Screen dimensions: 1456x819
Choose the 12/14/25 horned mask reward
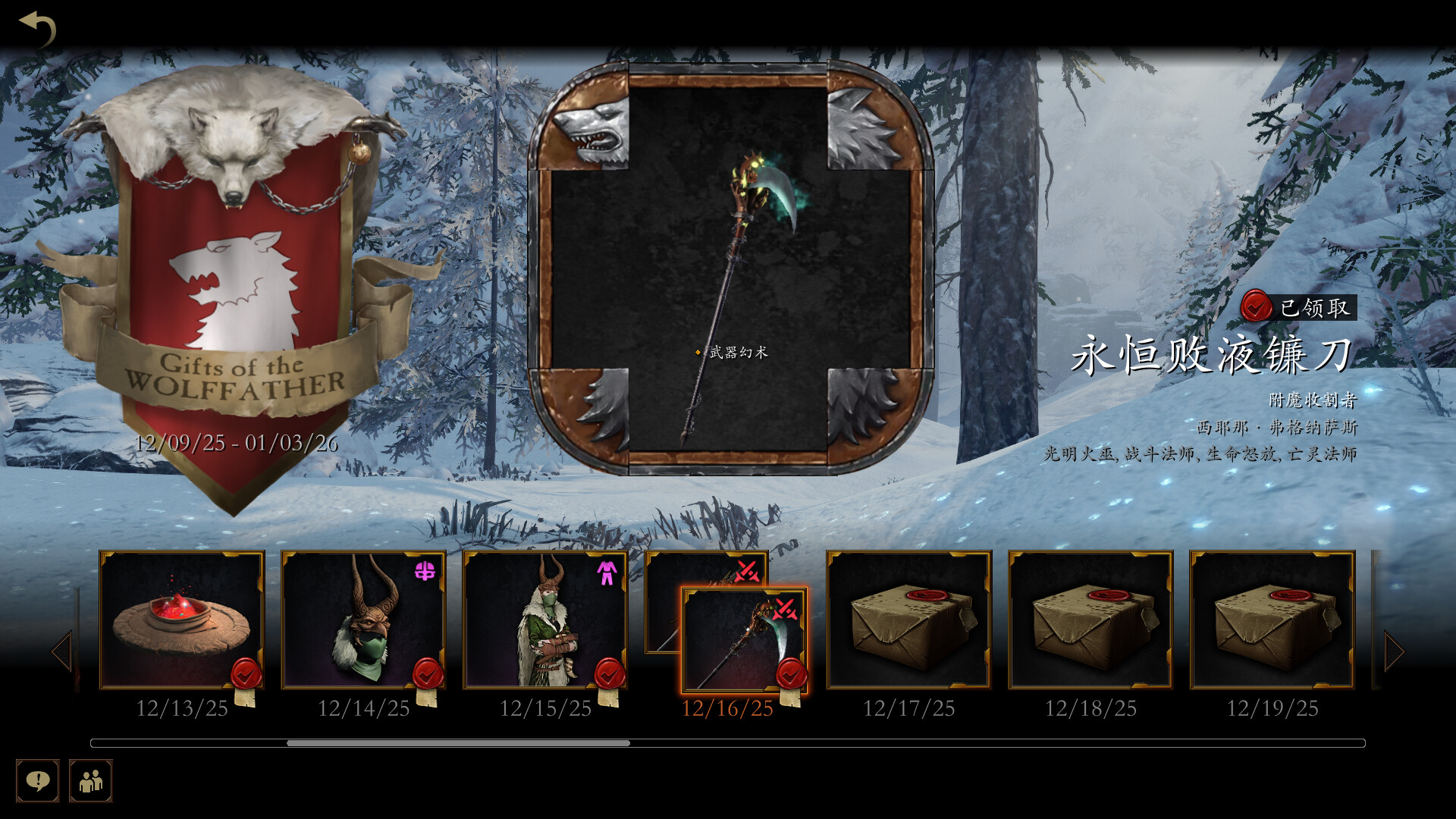pos(364,620)
